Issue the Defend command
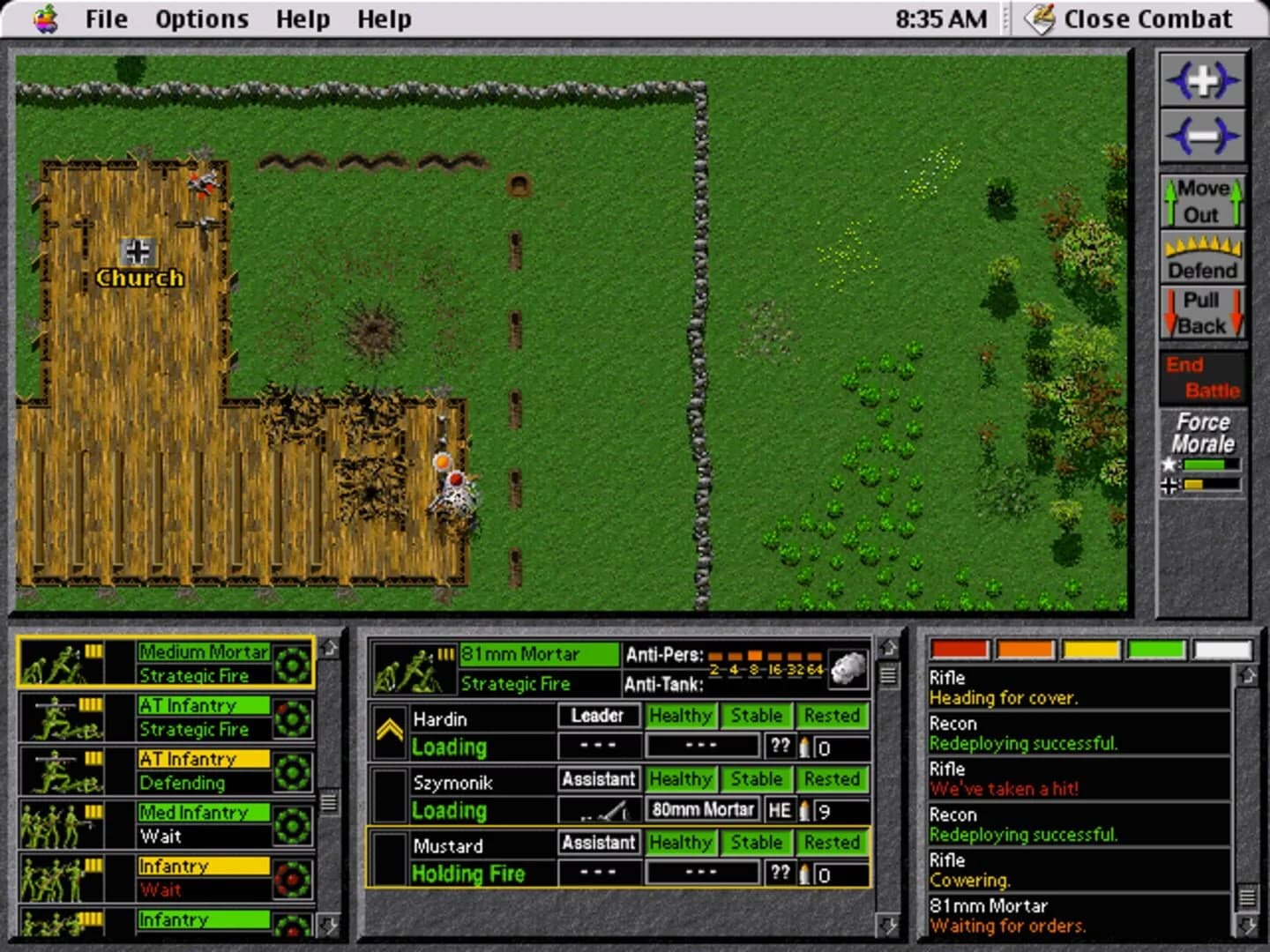Image resolution: width=1270 pixels, height=952 pixels. tap(1203, 258)
